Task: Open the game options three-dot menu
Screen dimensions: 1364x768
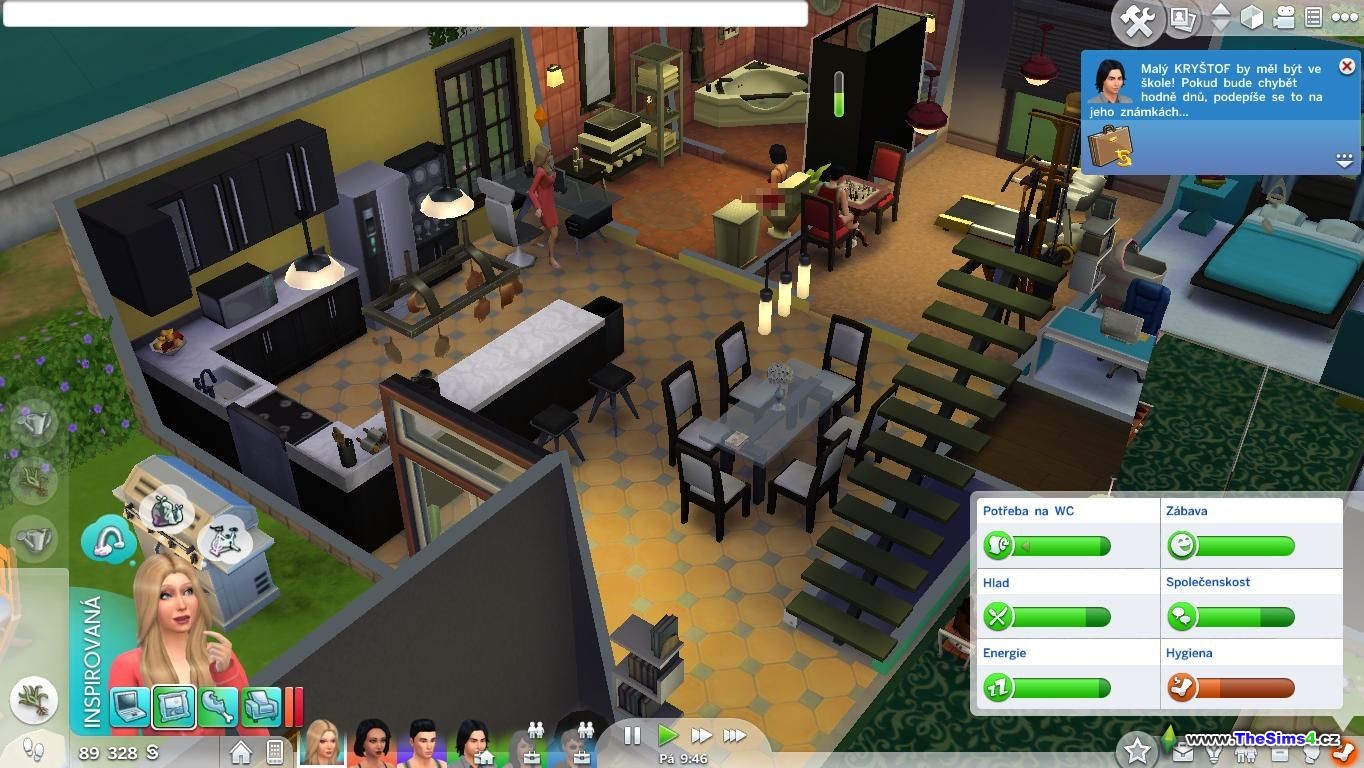Action: coord(1344,18)
